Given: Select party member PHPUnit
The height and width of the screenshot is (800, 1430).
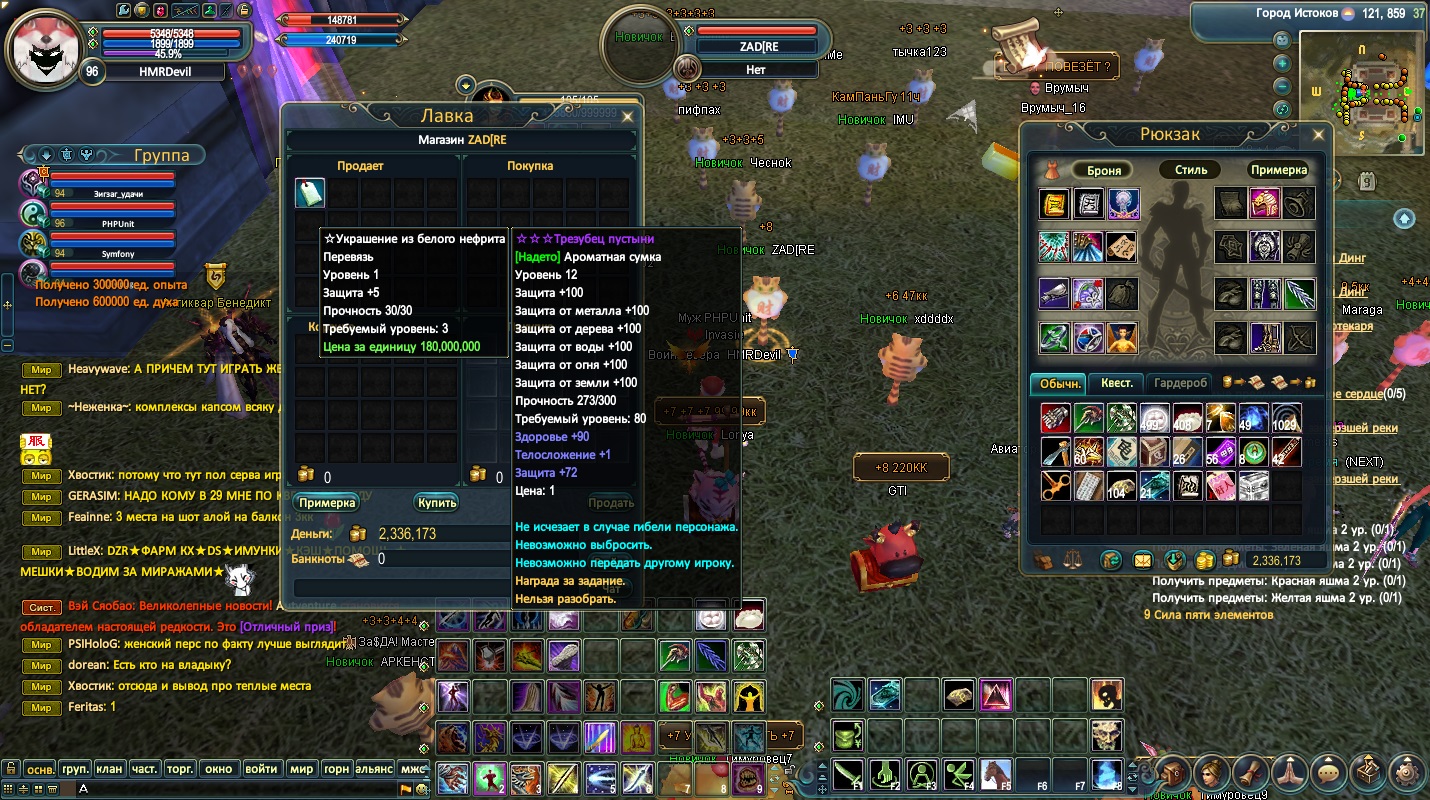Looking at the screenshot, I should [117, 223].
